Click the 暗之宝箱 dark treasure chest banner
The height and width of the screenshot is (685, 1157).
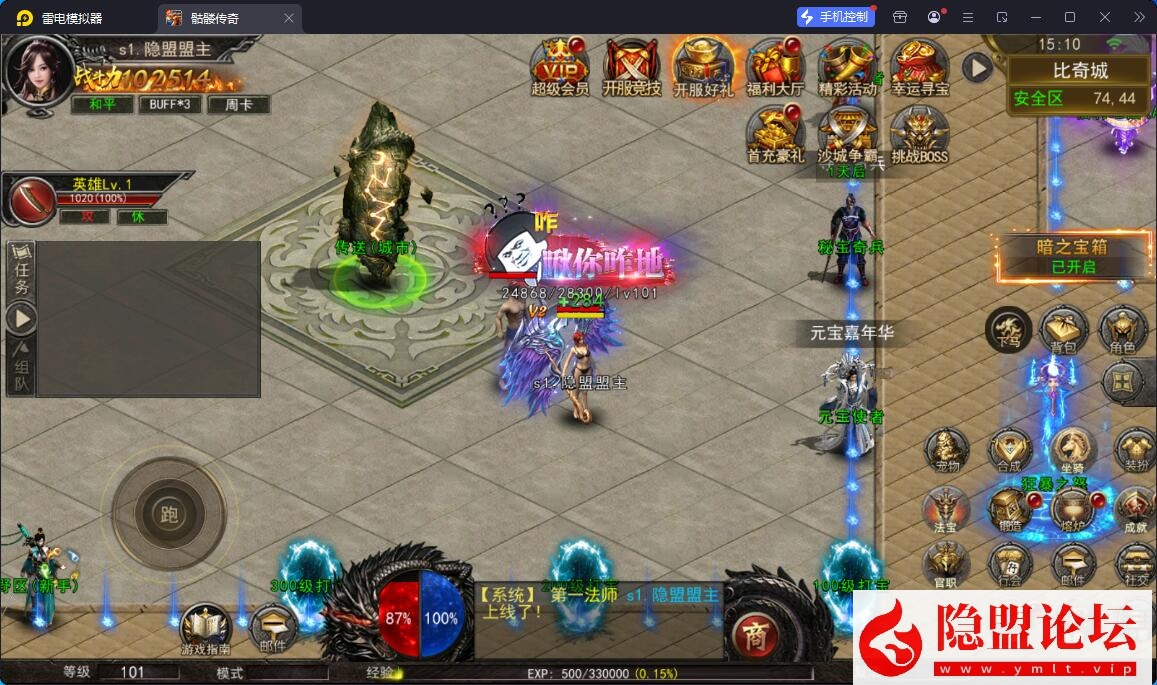pyautogui.click(x=1072, y=256)
